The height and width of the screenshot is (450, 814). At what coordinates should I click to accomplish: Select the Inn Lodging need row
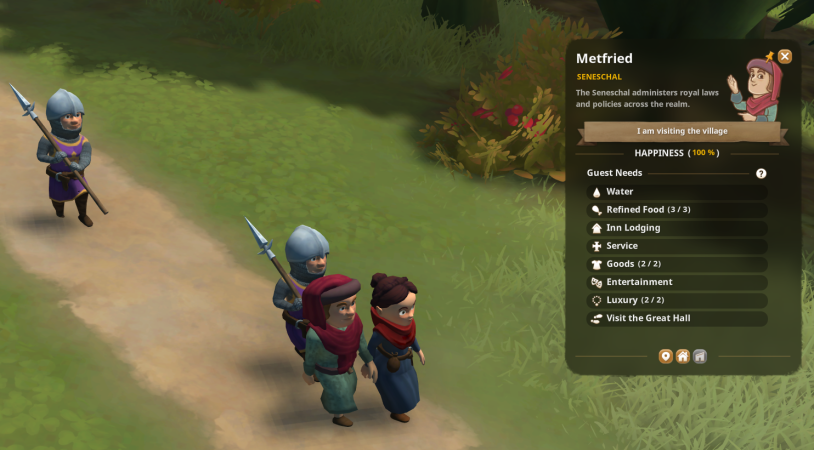(677, 228)
